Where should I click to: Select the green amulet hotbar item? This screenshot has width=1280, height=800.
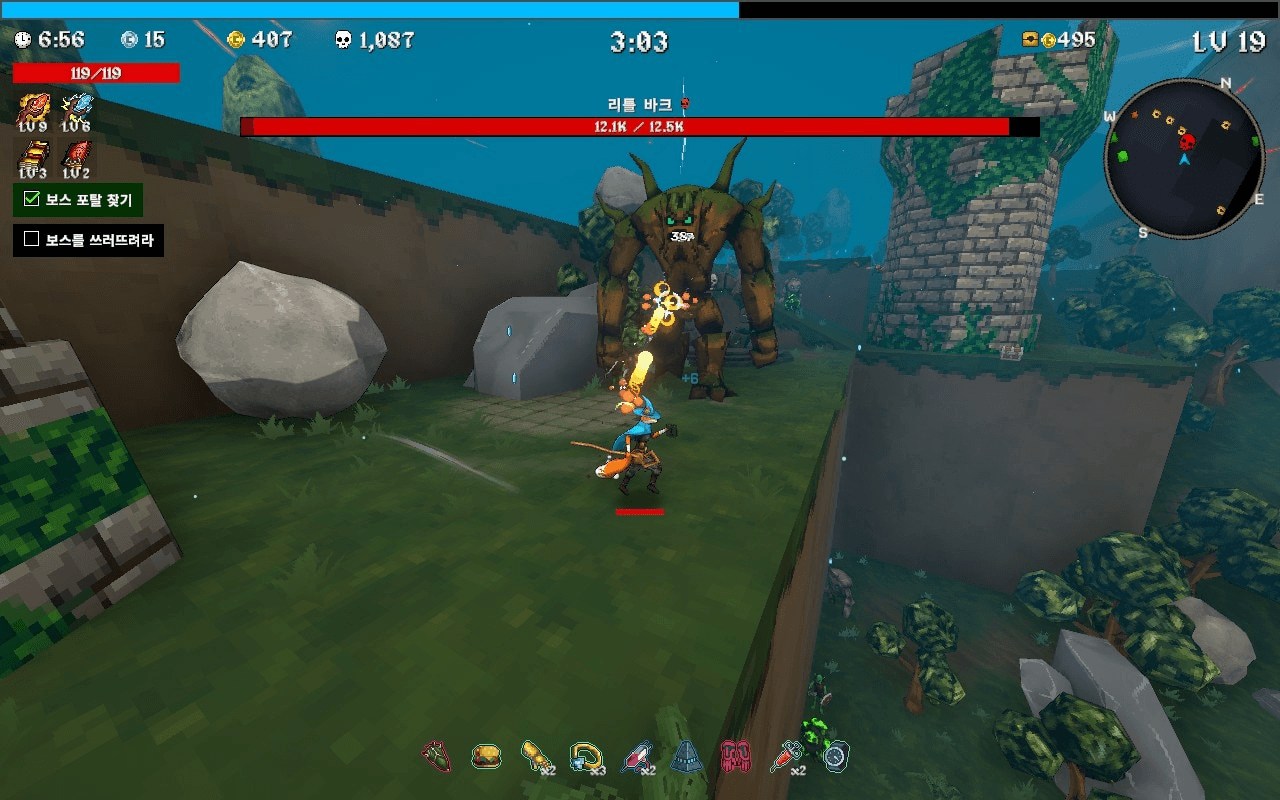point(437,757)
